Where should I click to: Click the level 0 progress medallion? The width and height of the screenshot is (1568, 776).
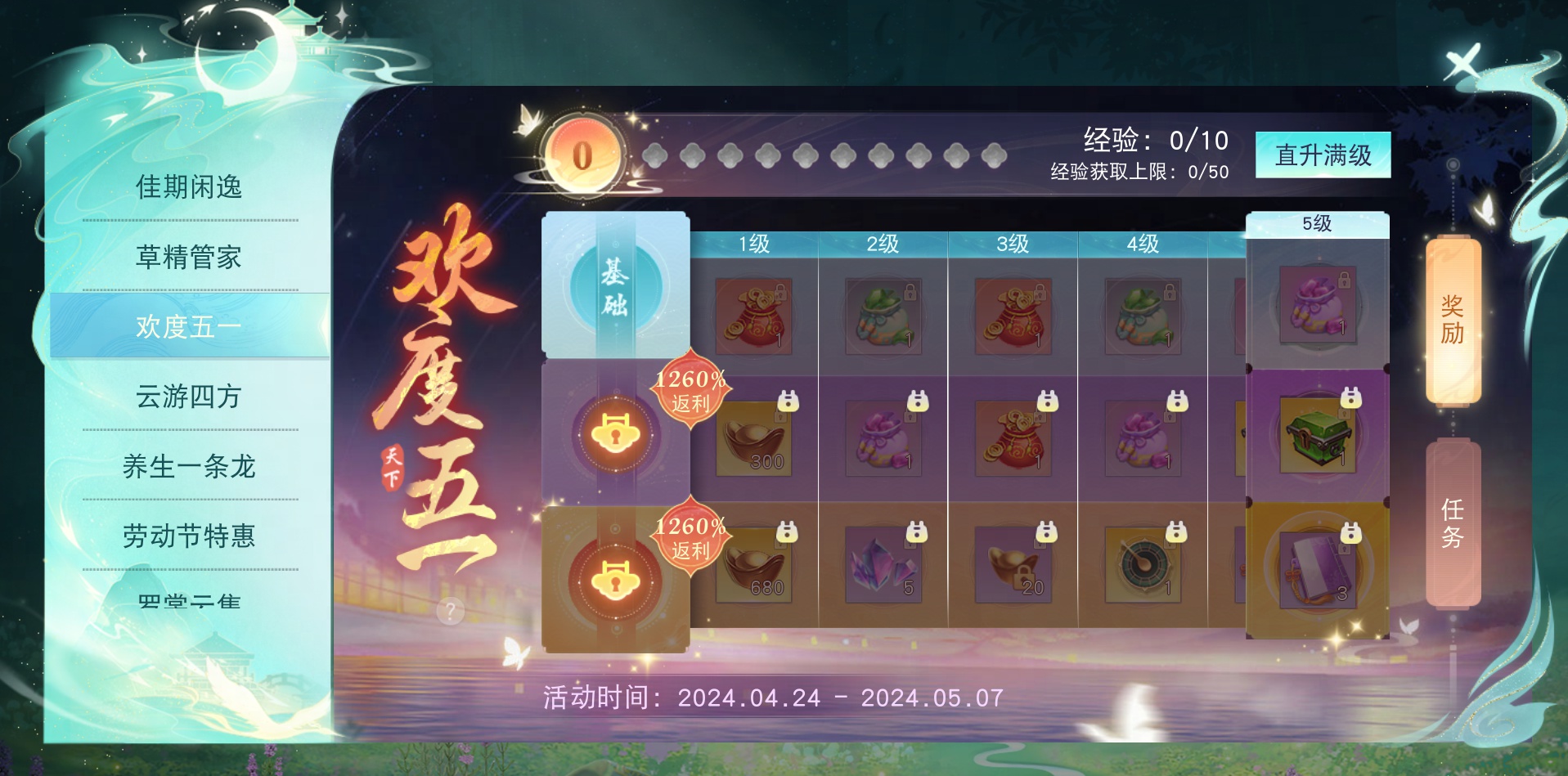coord(582,152)
